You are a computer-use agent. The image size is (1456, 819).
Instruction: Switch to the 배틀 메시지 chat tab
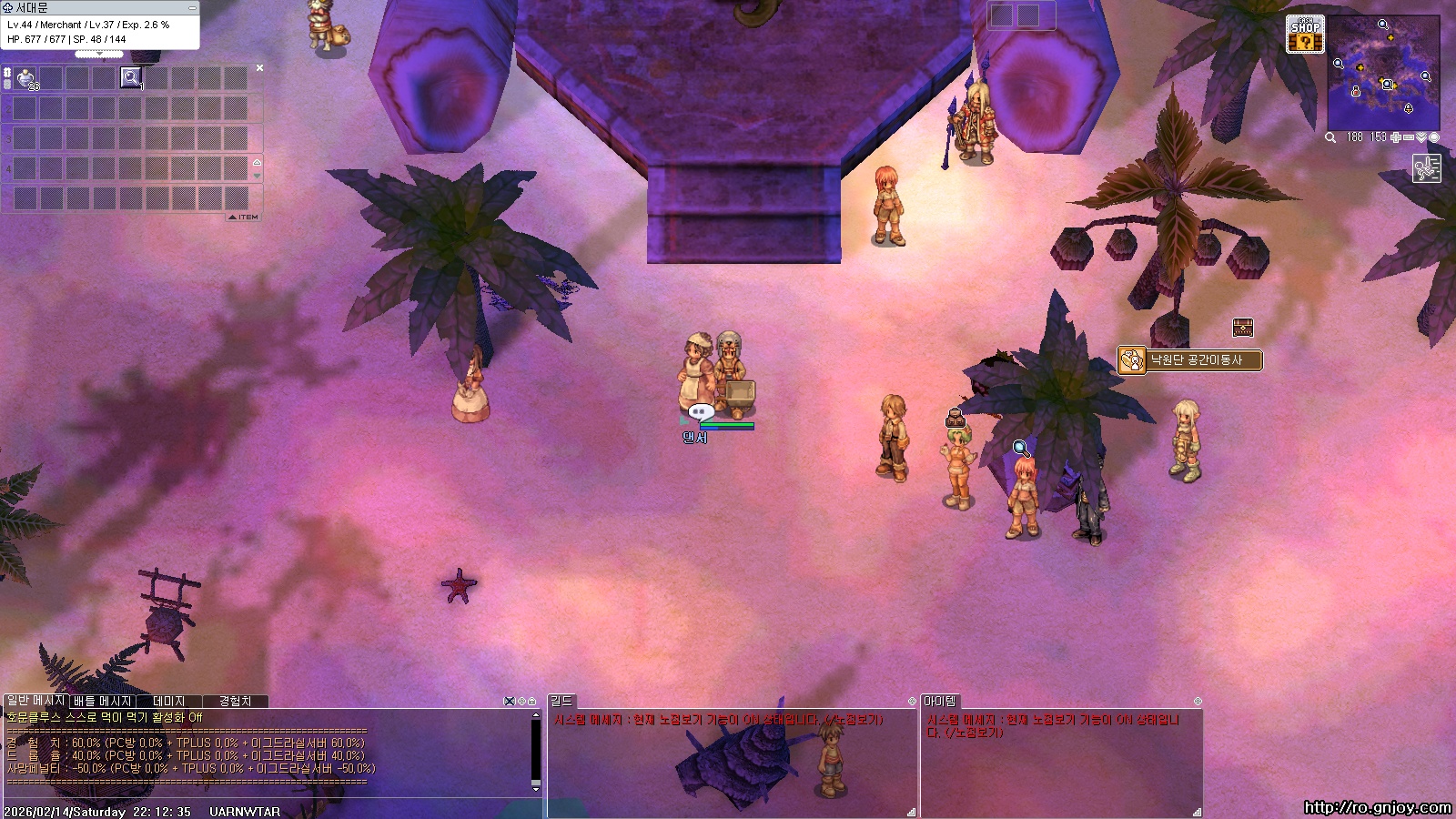tap(102, 702)
